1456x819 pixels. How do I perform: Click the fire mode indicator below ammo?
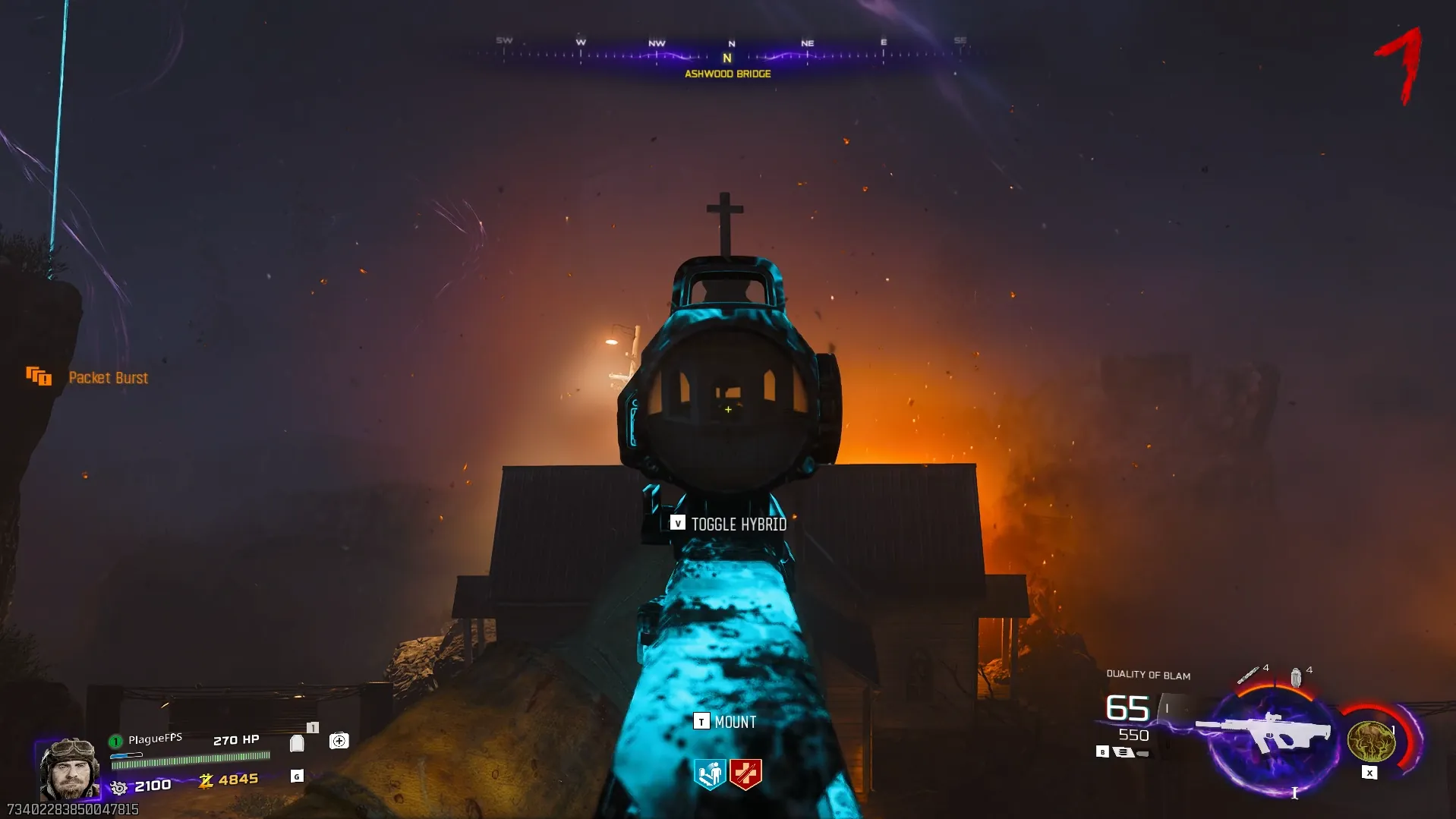coord(1123,752)
